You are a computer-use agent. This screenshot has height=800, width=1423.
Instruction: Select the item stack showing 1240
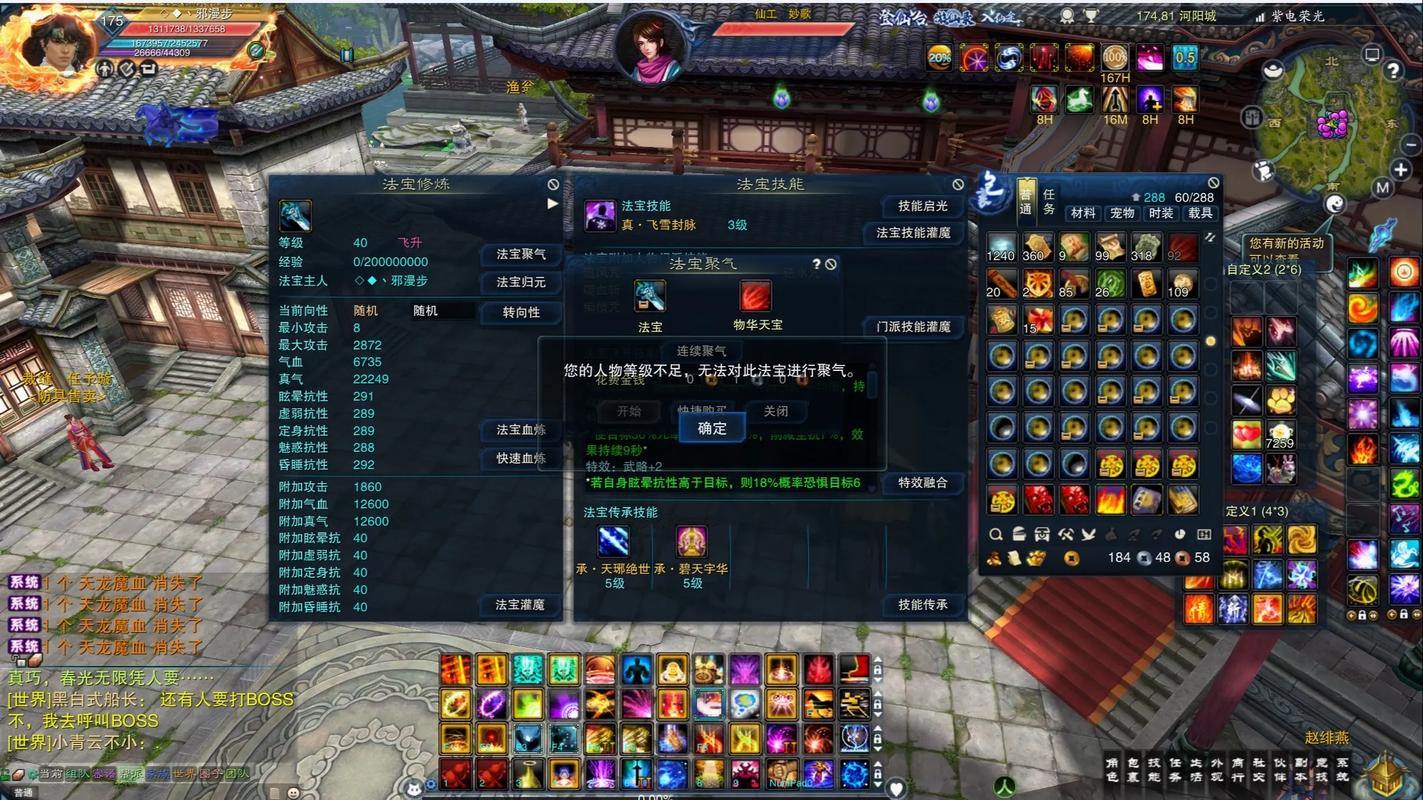point(1001,247)
